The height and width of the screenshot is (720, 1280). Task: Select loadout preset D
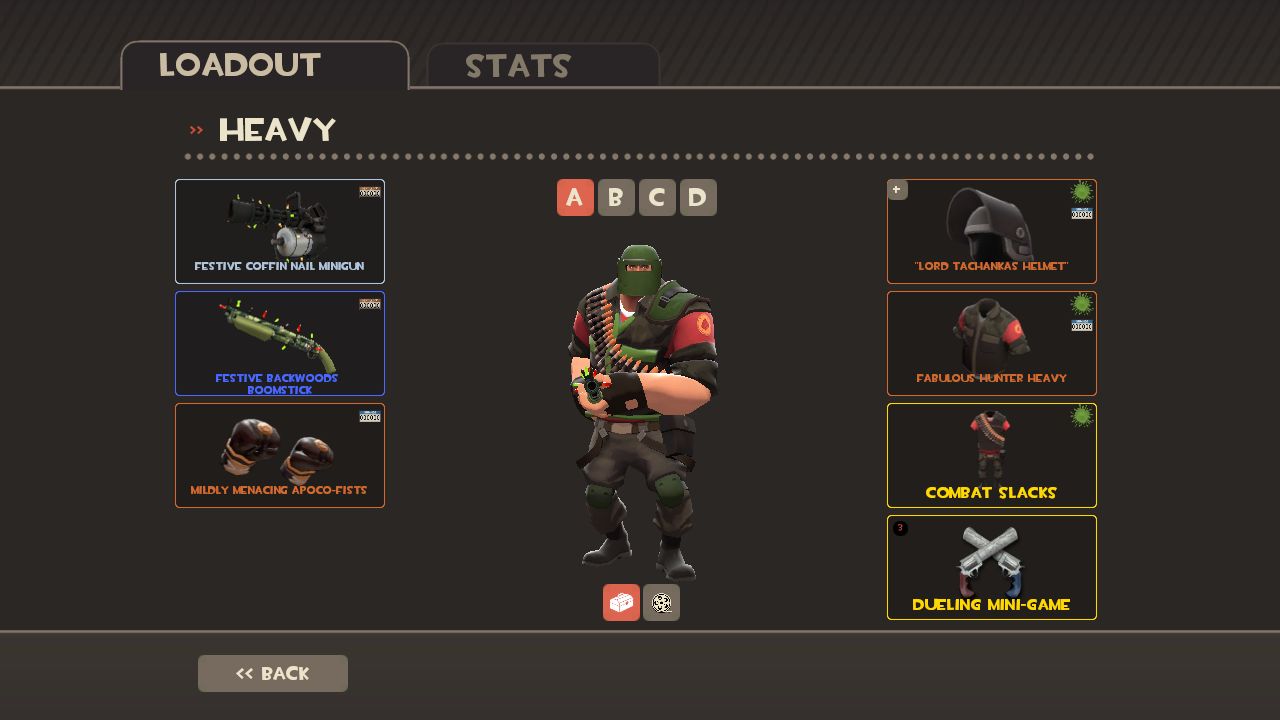(x=698, y=197)
